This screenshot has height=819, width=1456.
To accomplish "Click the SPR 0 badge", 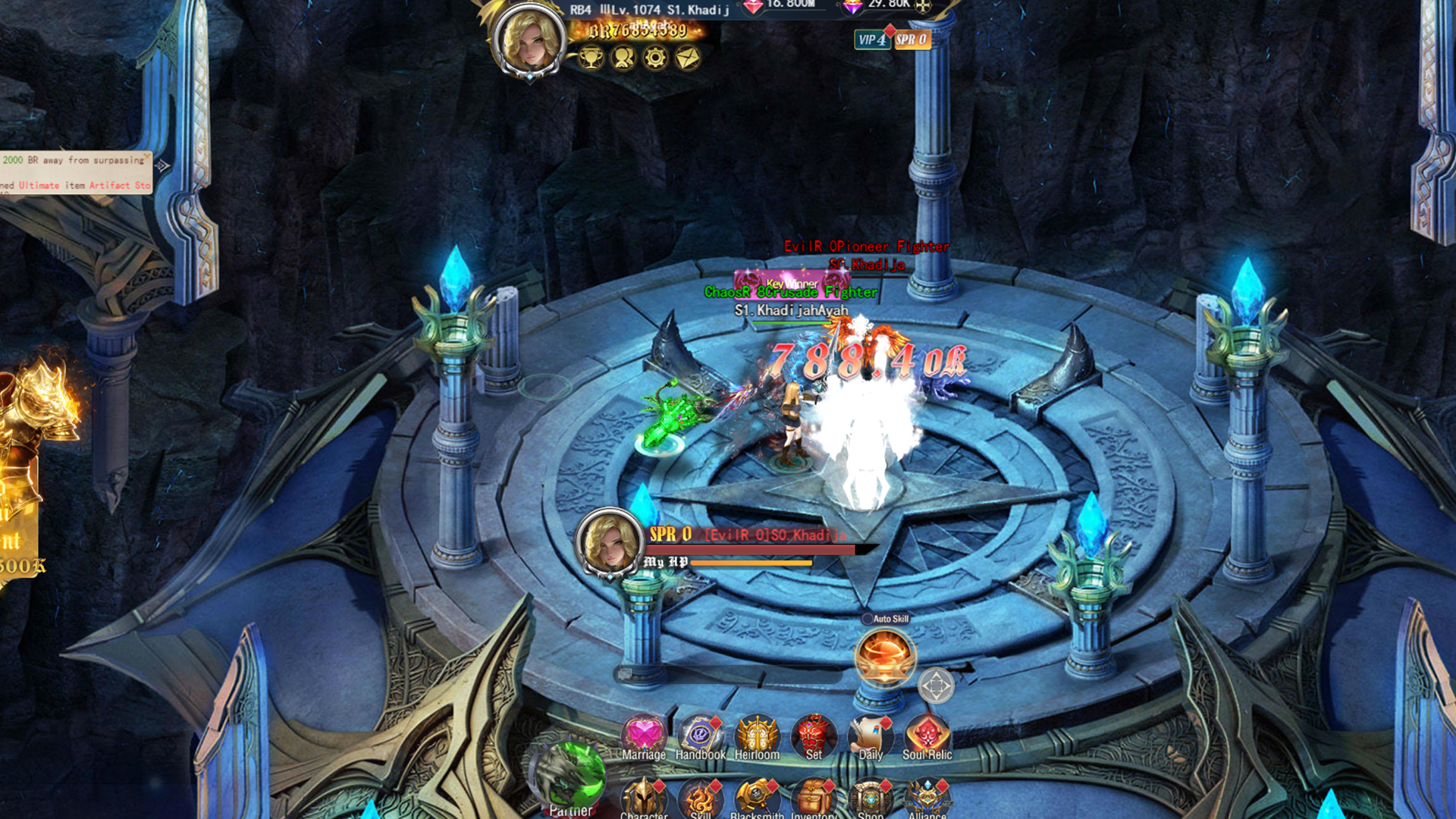I will pos(912,39).
